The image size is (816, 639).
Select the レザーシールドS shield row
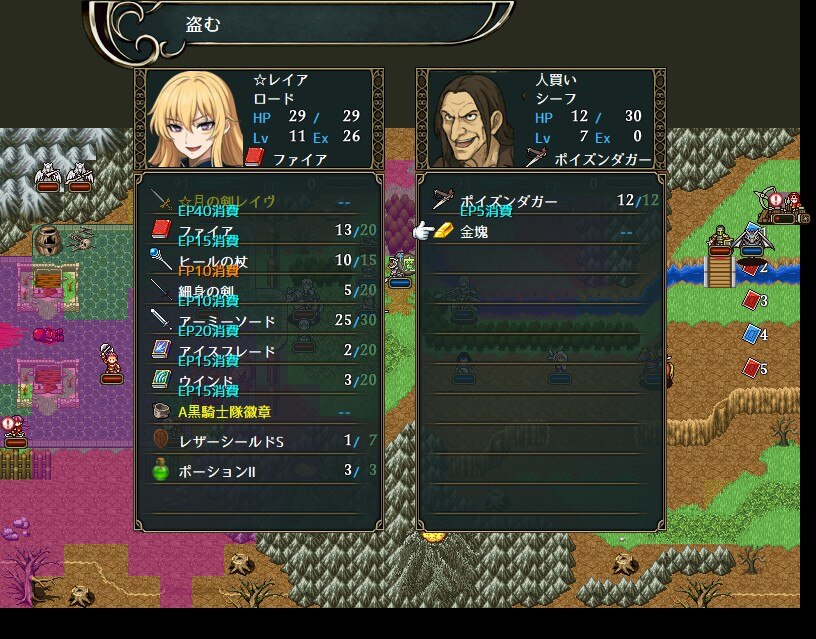point(258,441)
